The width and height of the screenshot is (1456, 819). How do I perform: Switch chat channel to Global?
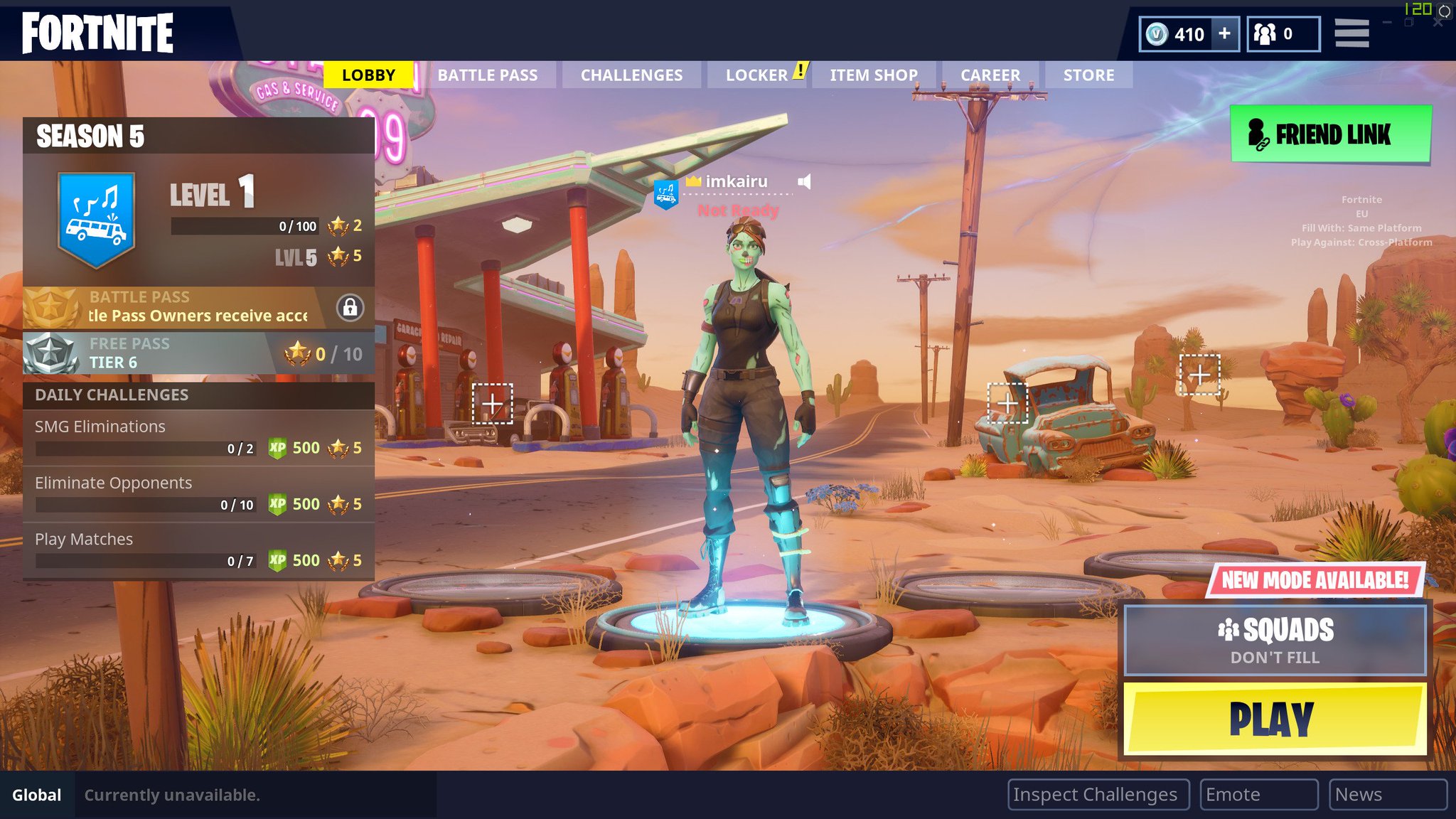click(38, 795)
